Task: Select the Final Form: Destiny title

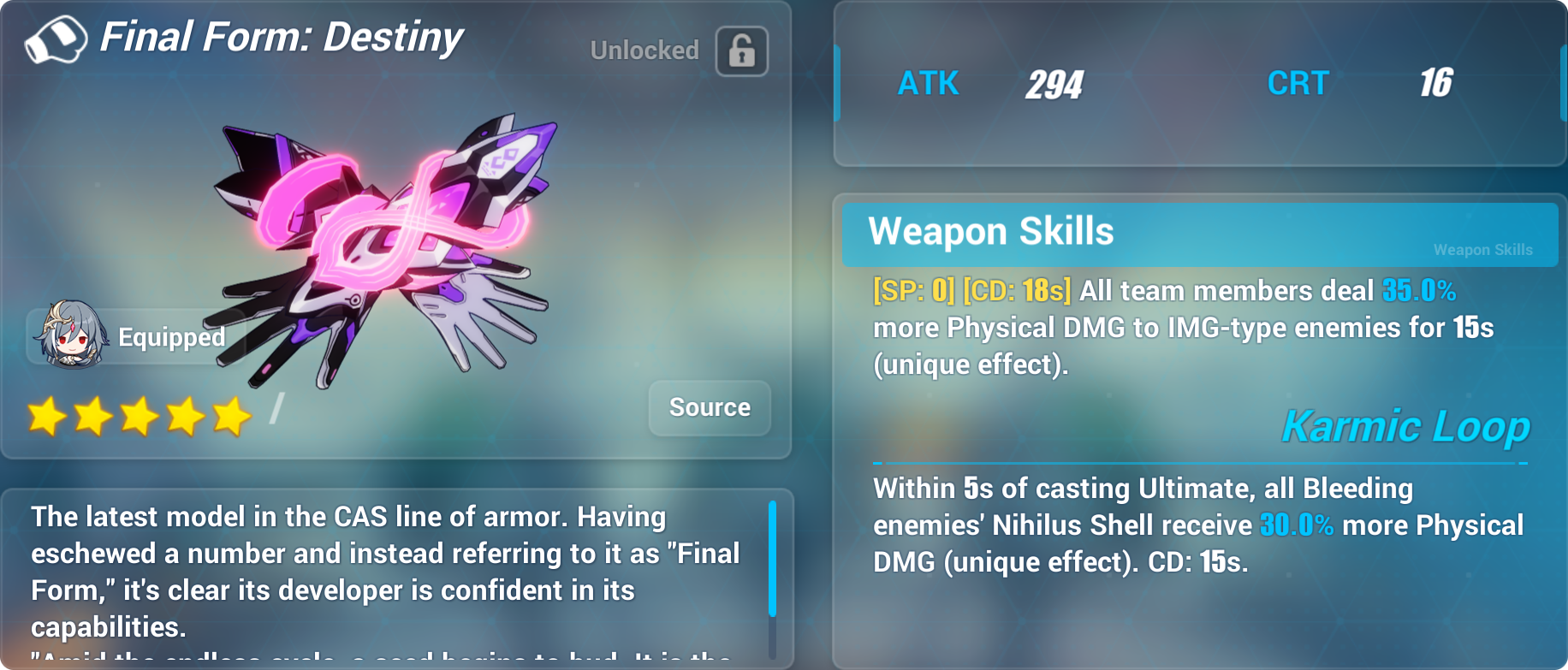Action: [x=282, y=37]
